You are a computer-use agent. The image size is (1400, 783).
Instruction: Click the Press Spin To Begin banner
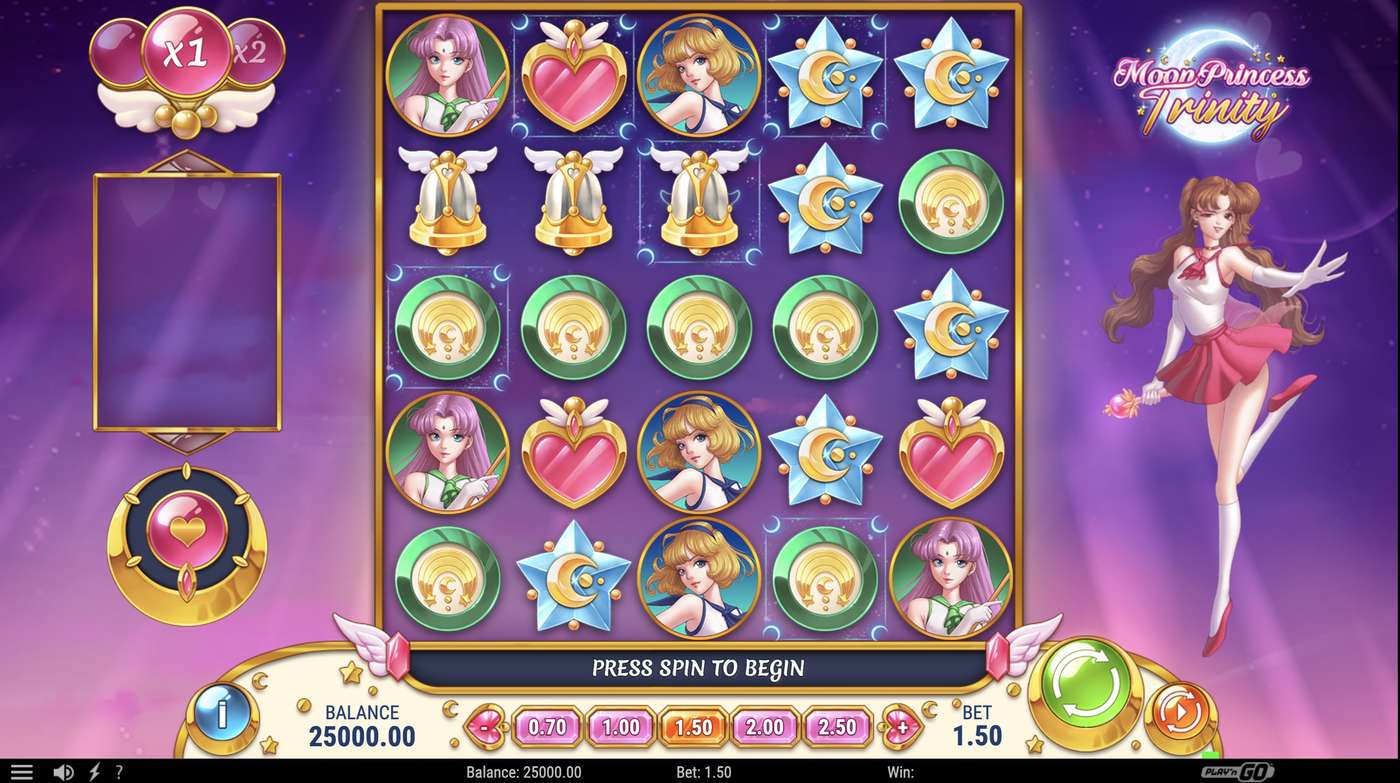tap(700, 669)
